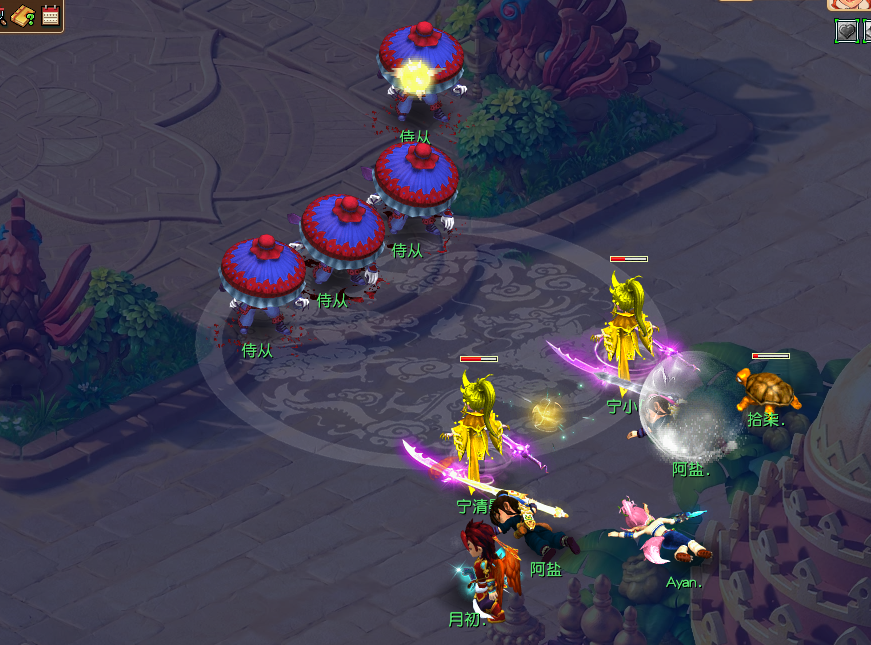The height and width of the screenshot is (645, 871).
Task: Click the red-haired character portrait
Action: (x=850, y=4)
